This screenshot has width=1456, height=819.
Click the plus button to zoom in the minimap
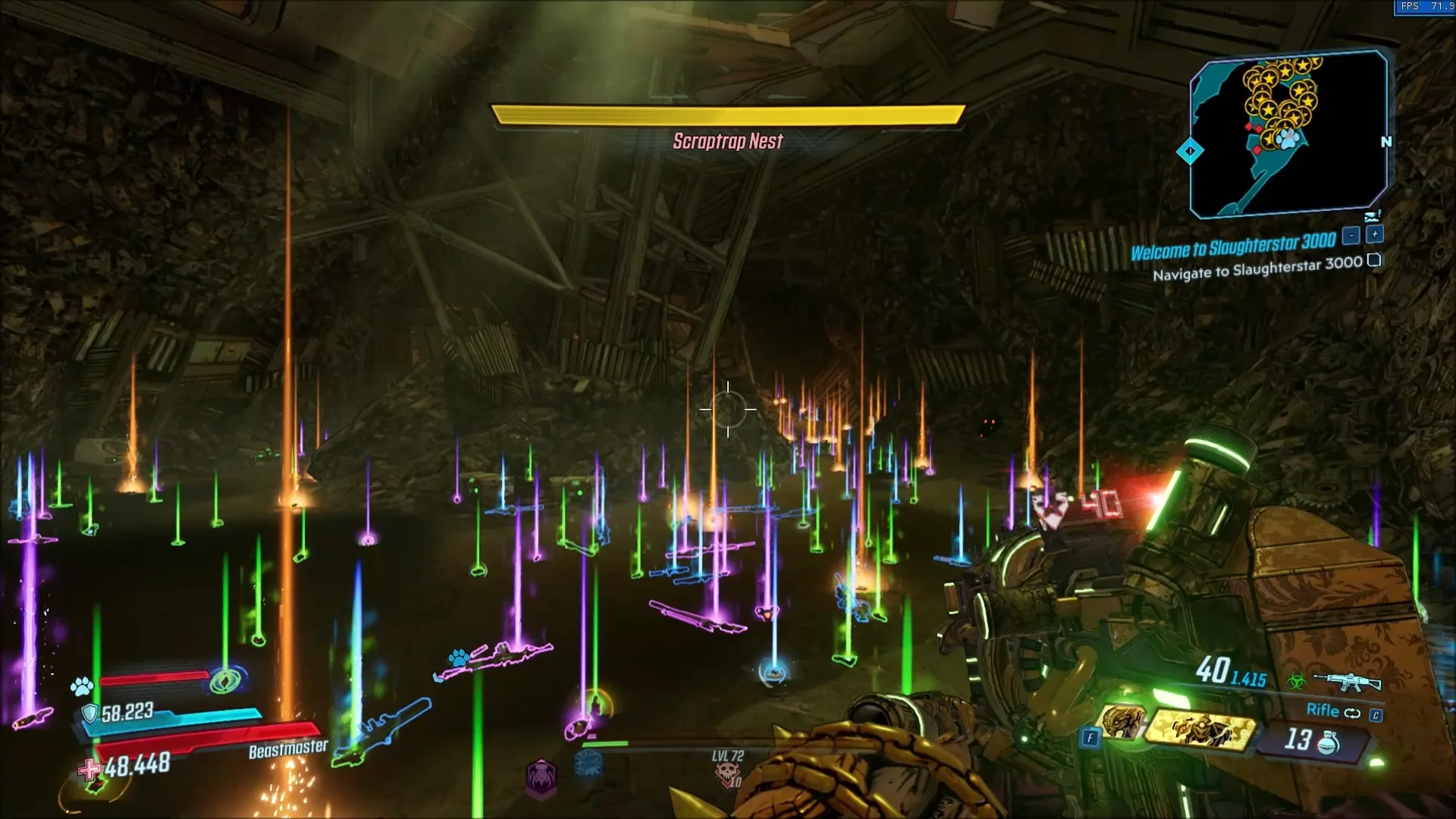coord(1375,234)
